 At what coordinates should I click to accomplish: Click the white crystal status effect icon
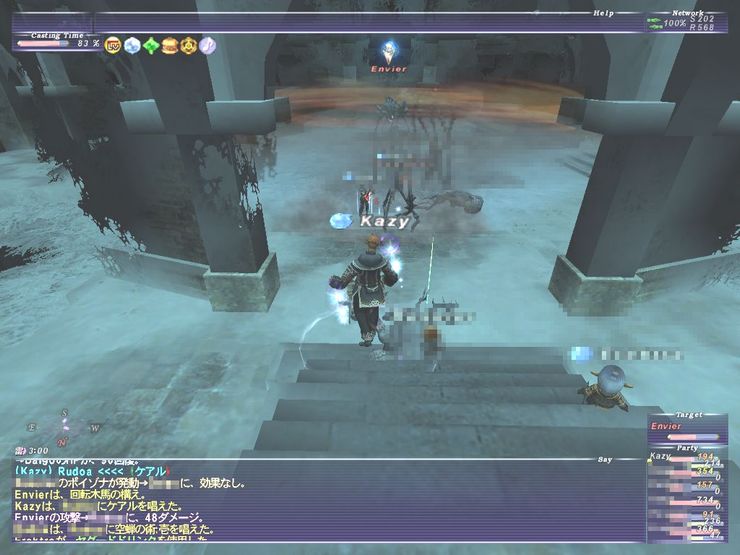(x=132, y=45)
